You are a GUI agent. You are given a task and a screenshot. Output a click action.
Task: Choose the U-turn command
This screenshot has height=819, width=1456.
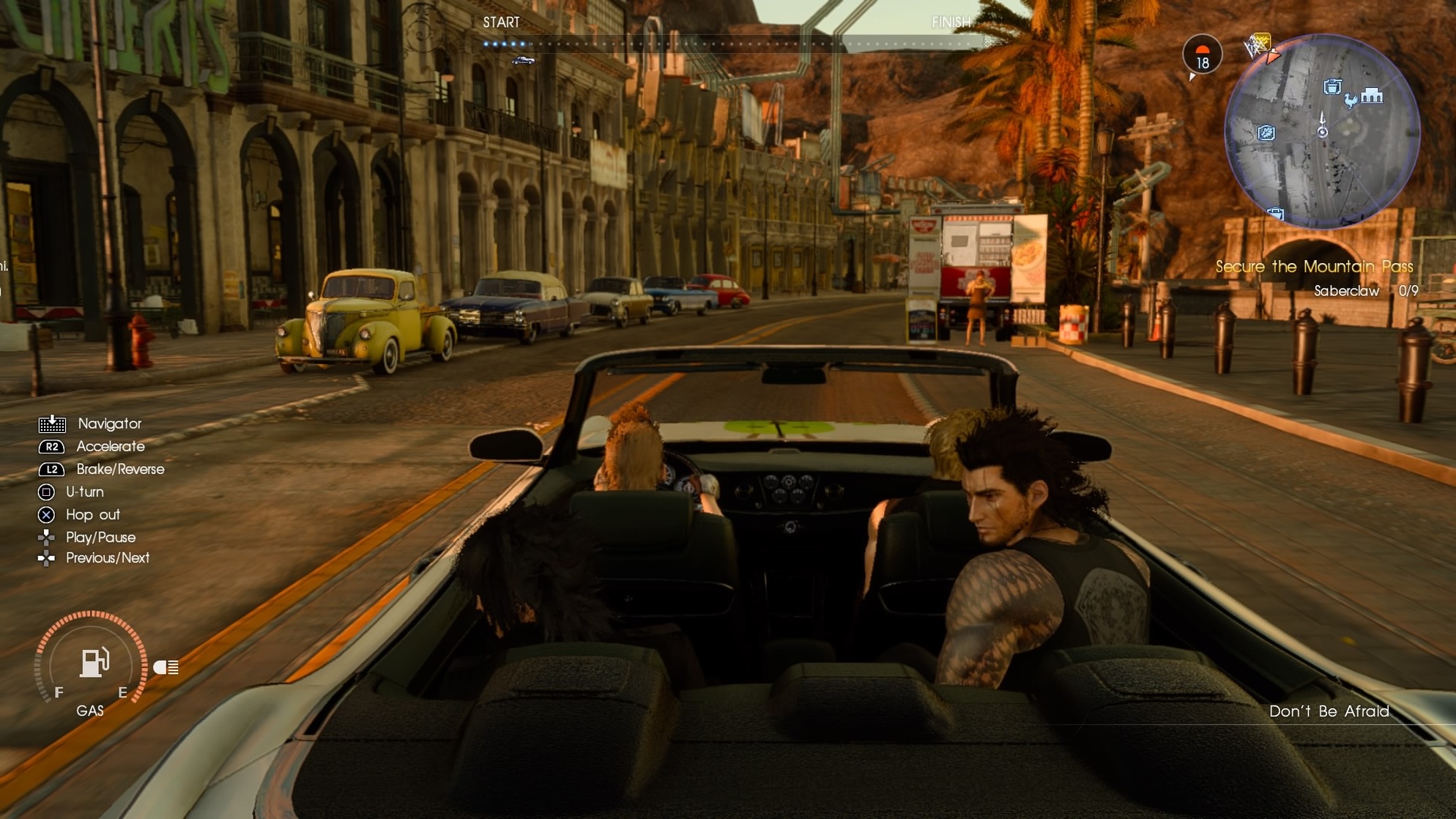[x=84, y=492]
